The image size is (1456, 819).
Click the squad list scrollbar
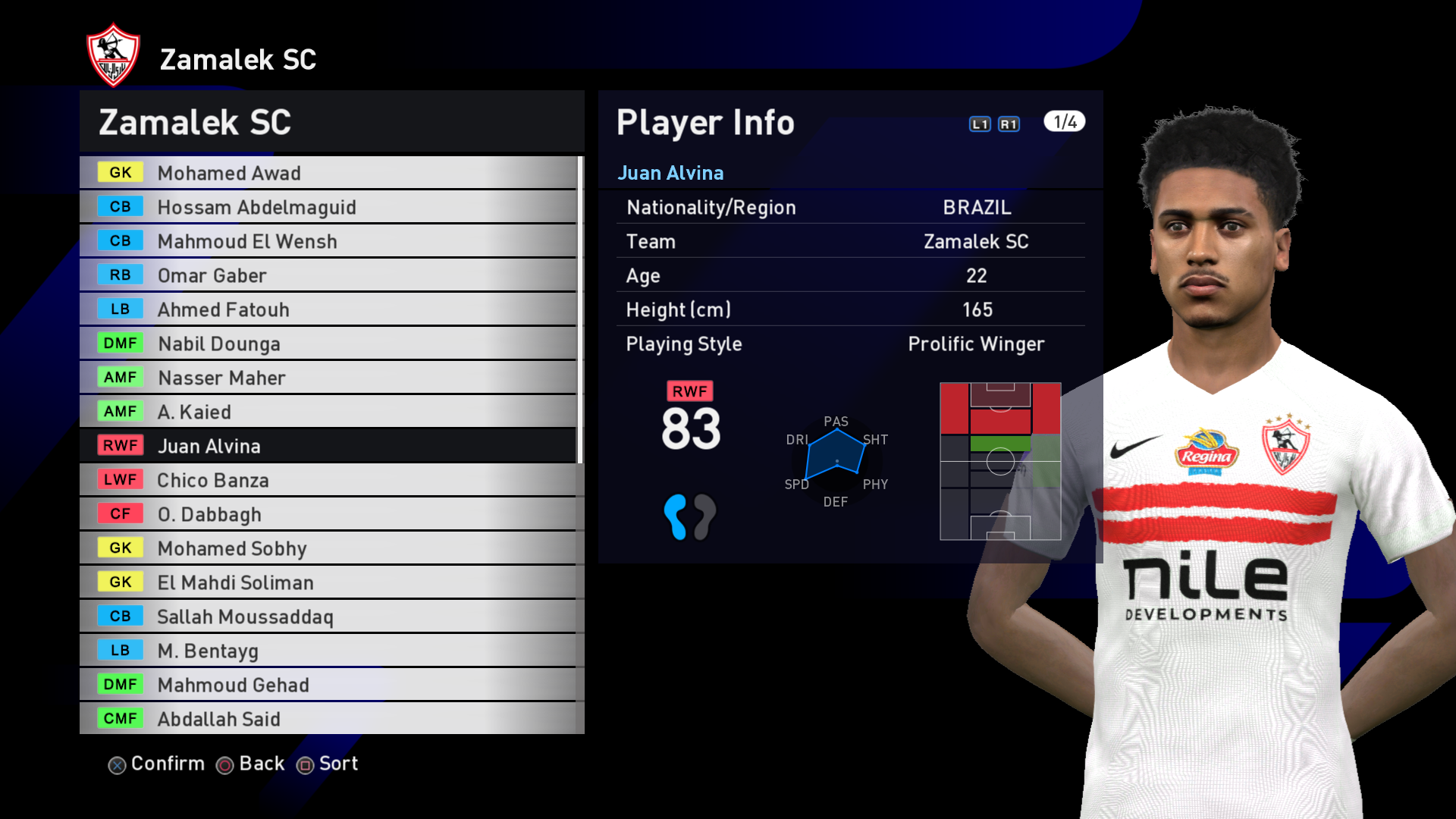[x=580, y=309]
